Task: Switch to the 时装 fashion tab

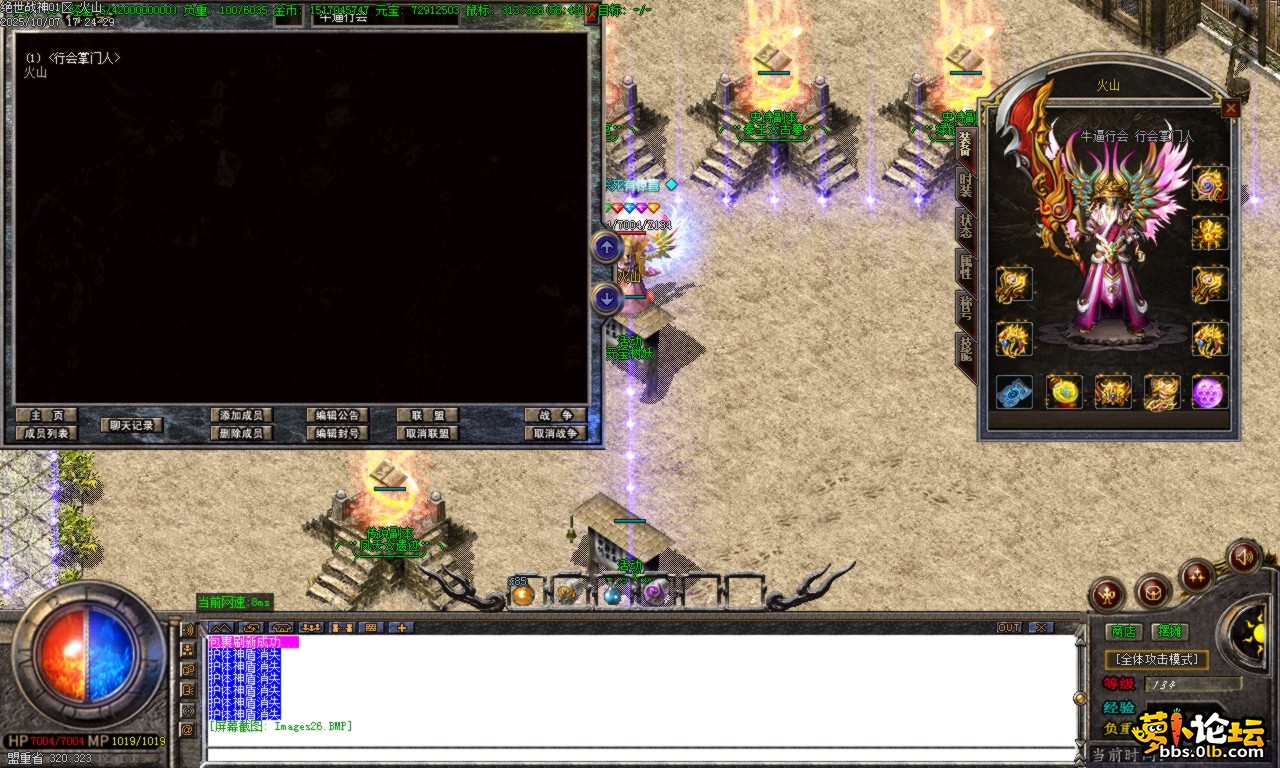Action: (x=965, y=184)
